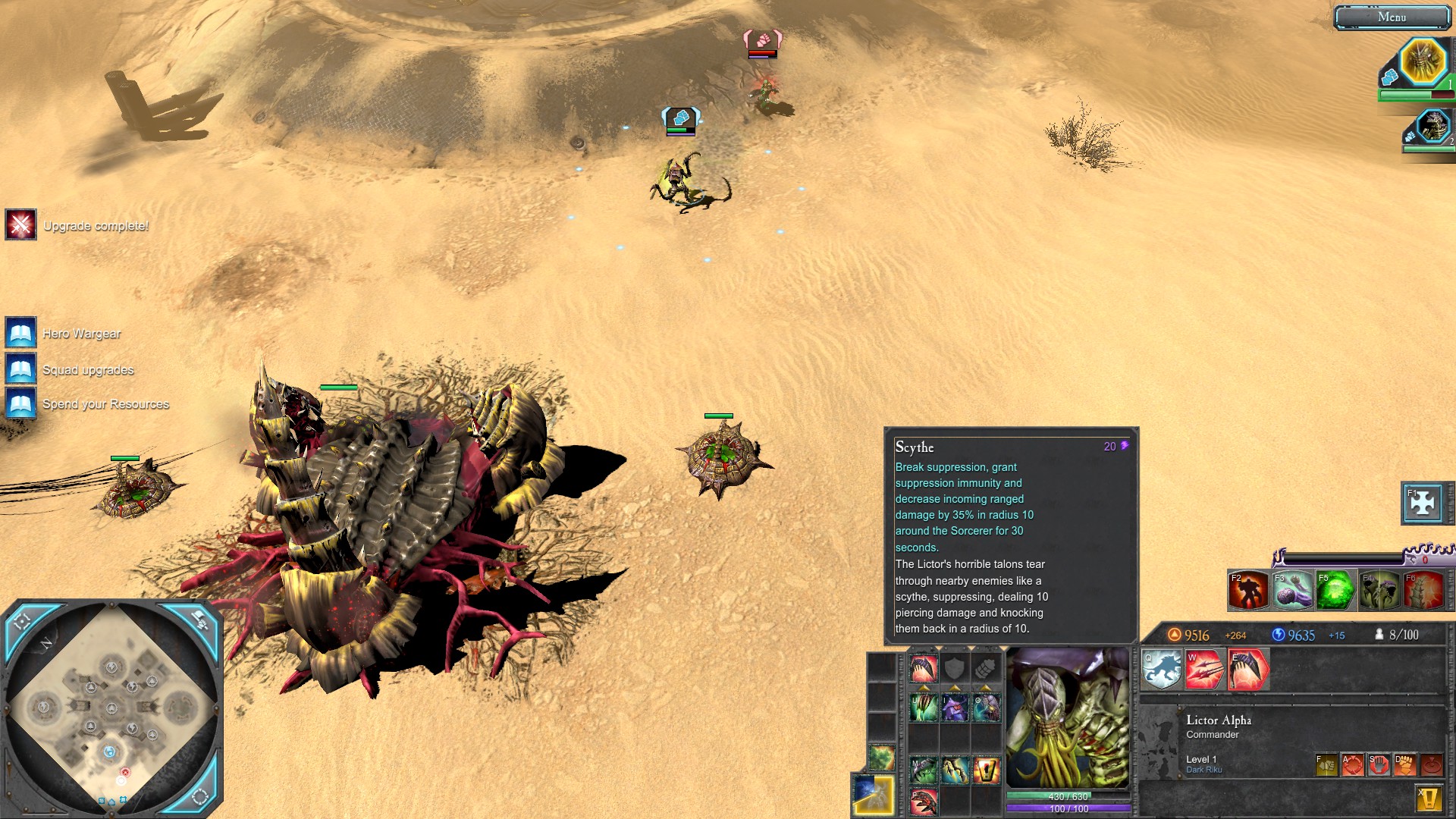Open the Spend your Resources tutorial entry
The image size is (1456, 819).
click(x=21, y=403)
